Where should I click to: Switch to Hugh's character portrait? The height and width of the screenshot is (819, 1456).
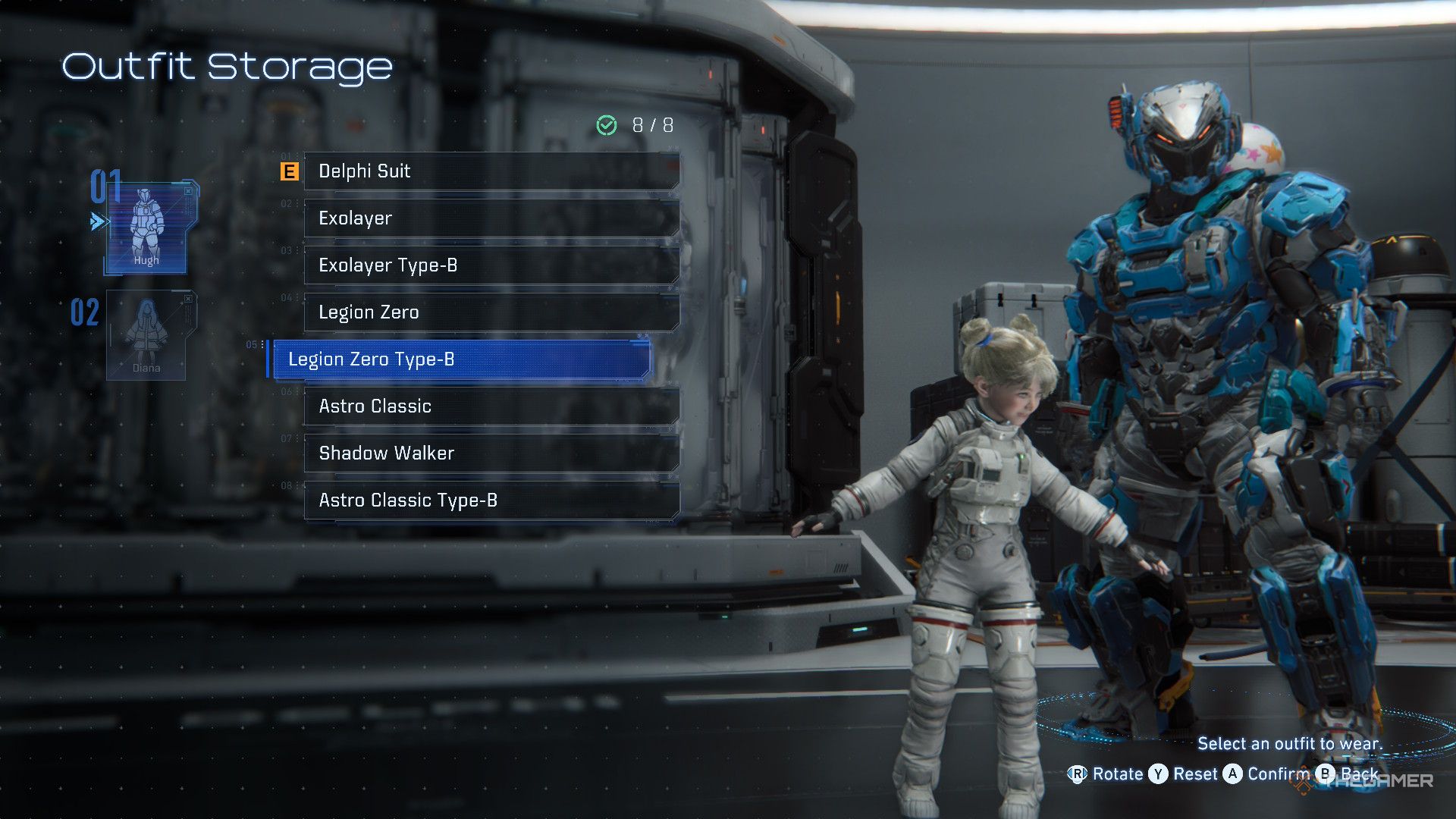[x=146, y=227]
